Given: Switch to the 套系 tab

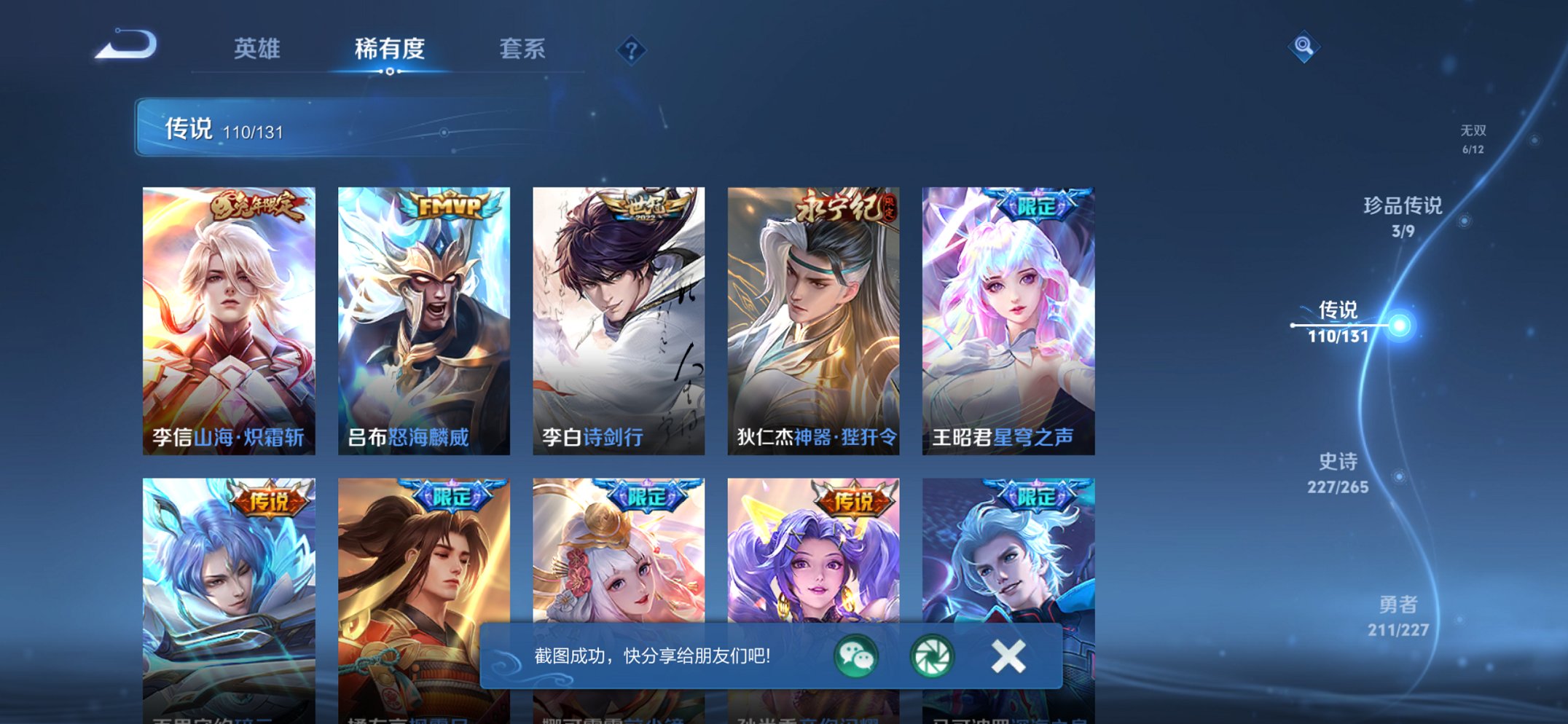Looking at the screenshot, I should 522,48.
